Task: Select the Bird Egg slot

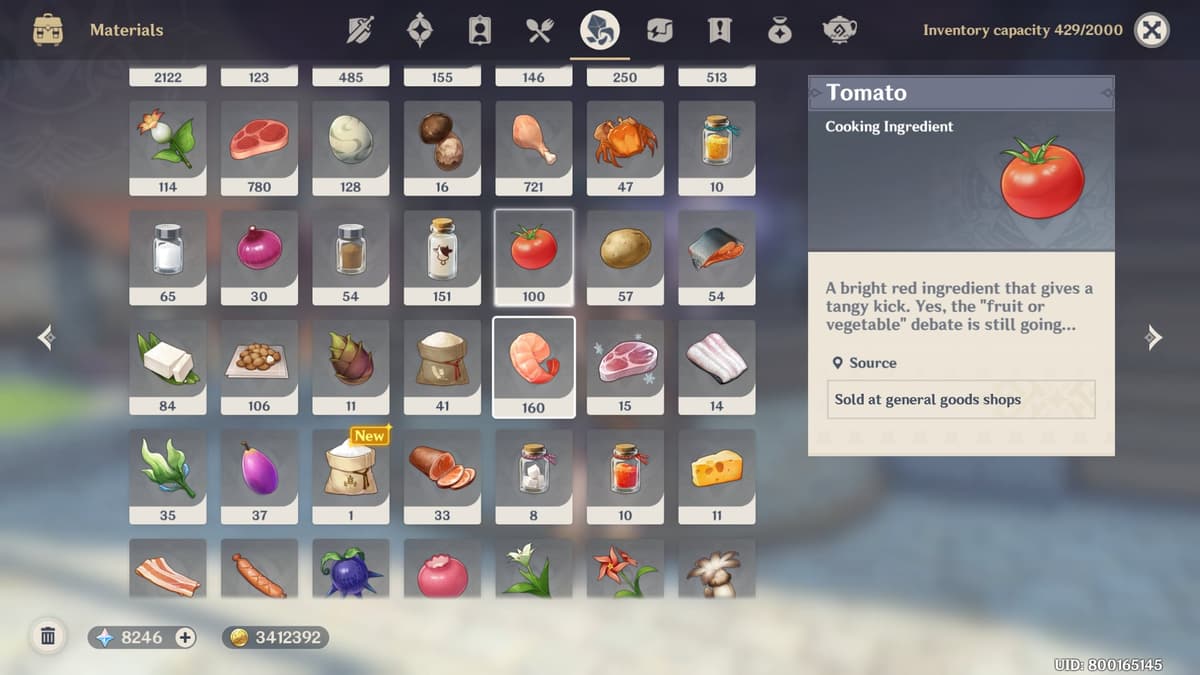Action: coord(351,147)
